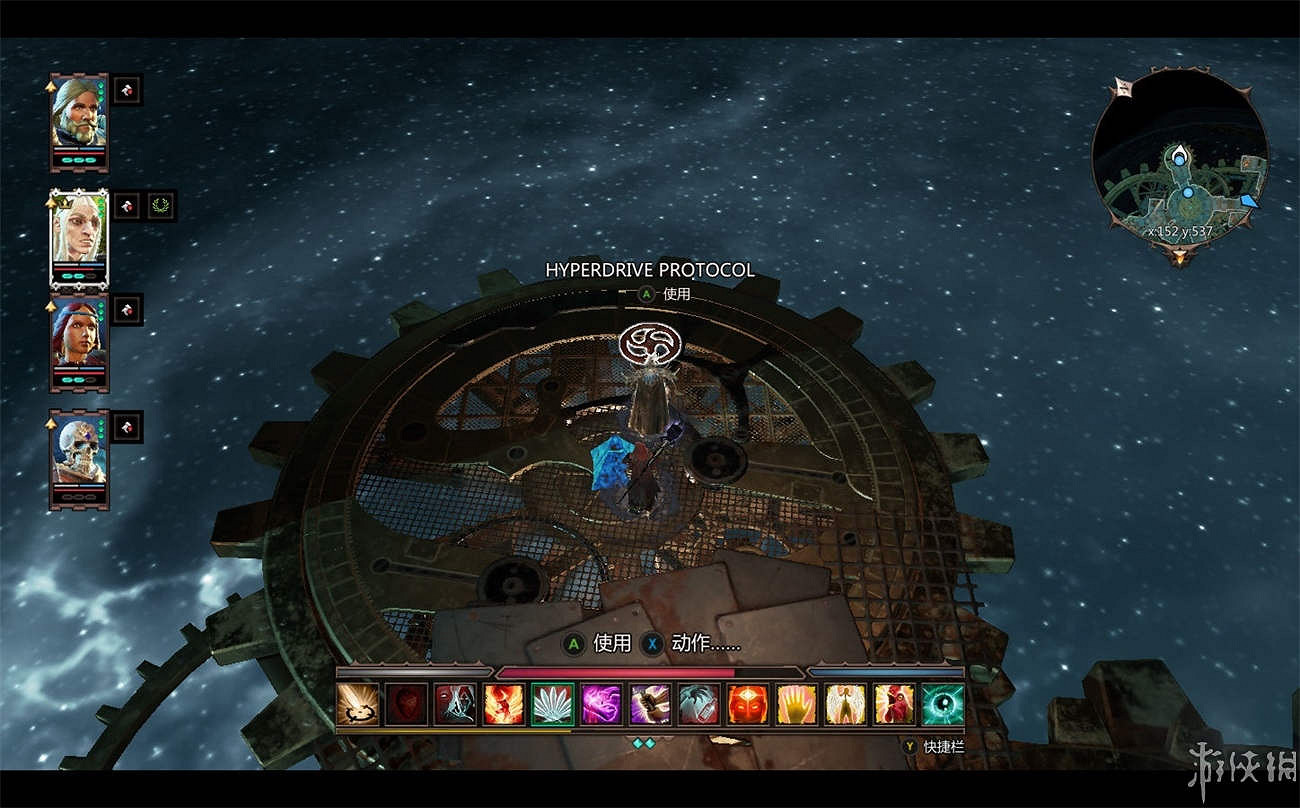Select the red hooded figure skill

pyautogui.click(x=895, y=704)
